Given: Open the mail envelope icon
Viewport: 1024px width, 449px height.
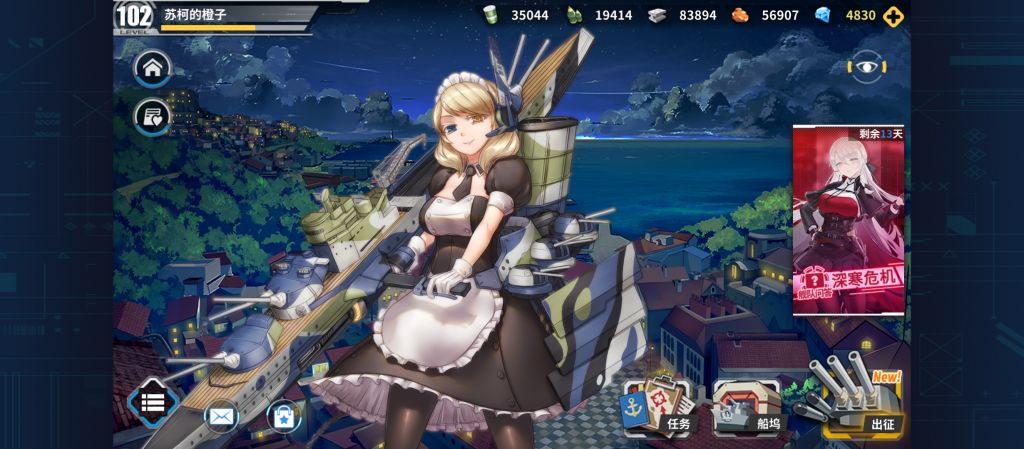Looking at the screenshot, I should (x=221, y=415).
